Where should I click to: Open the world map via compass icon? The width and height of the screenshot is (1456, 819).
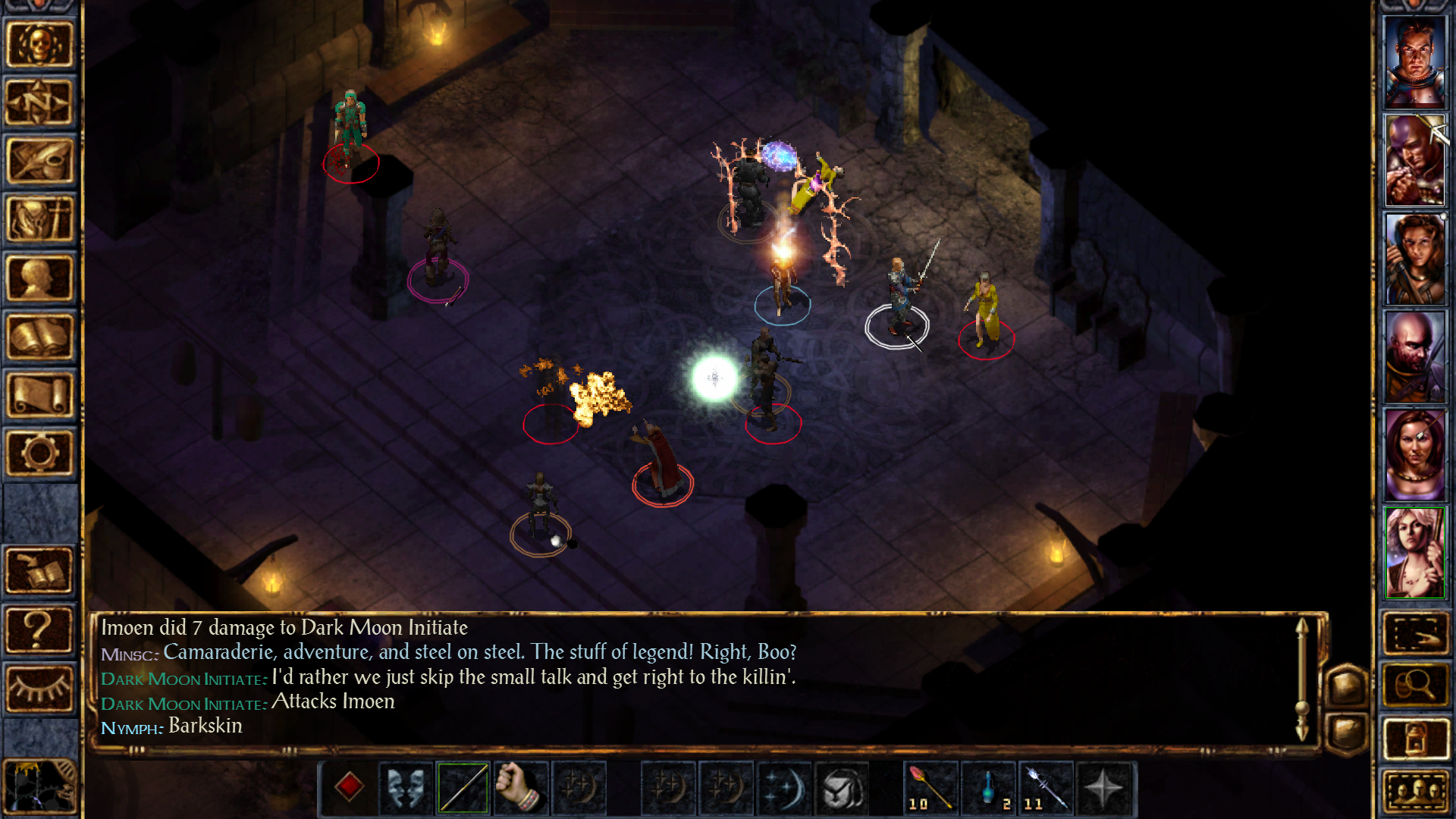click(40, 102)
